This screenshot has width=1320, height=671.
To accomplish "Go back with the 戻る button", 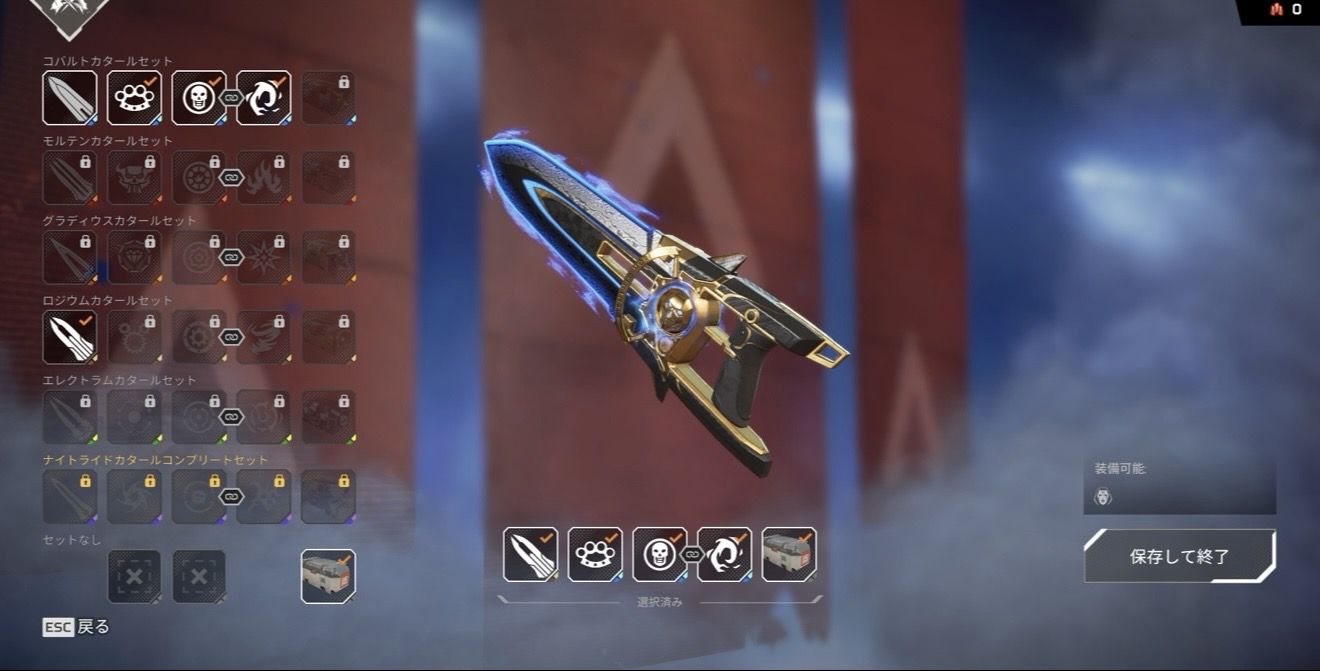I will 77,627.
